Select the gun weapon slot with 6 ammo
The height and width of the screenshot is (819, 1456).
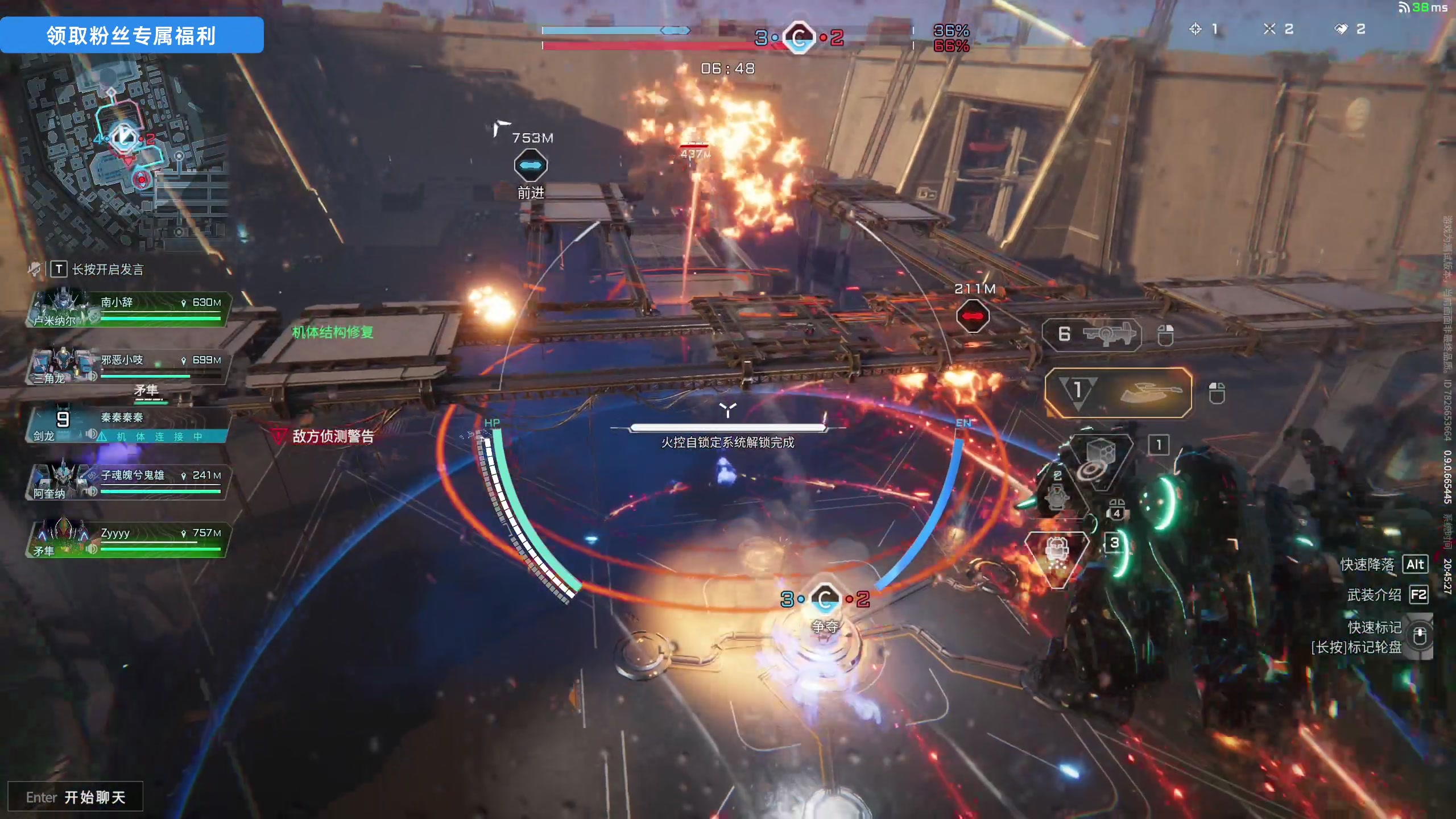1091,334
